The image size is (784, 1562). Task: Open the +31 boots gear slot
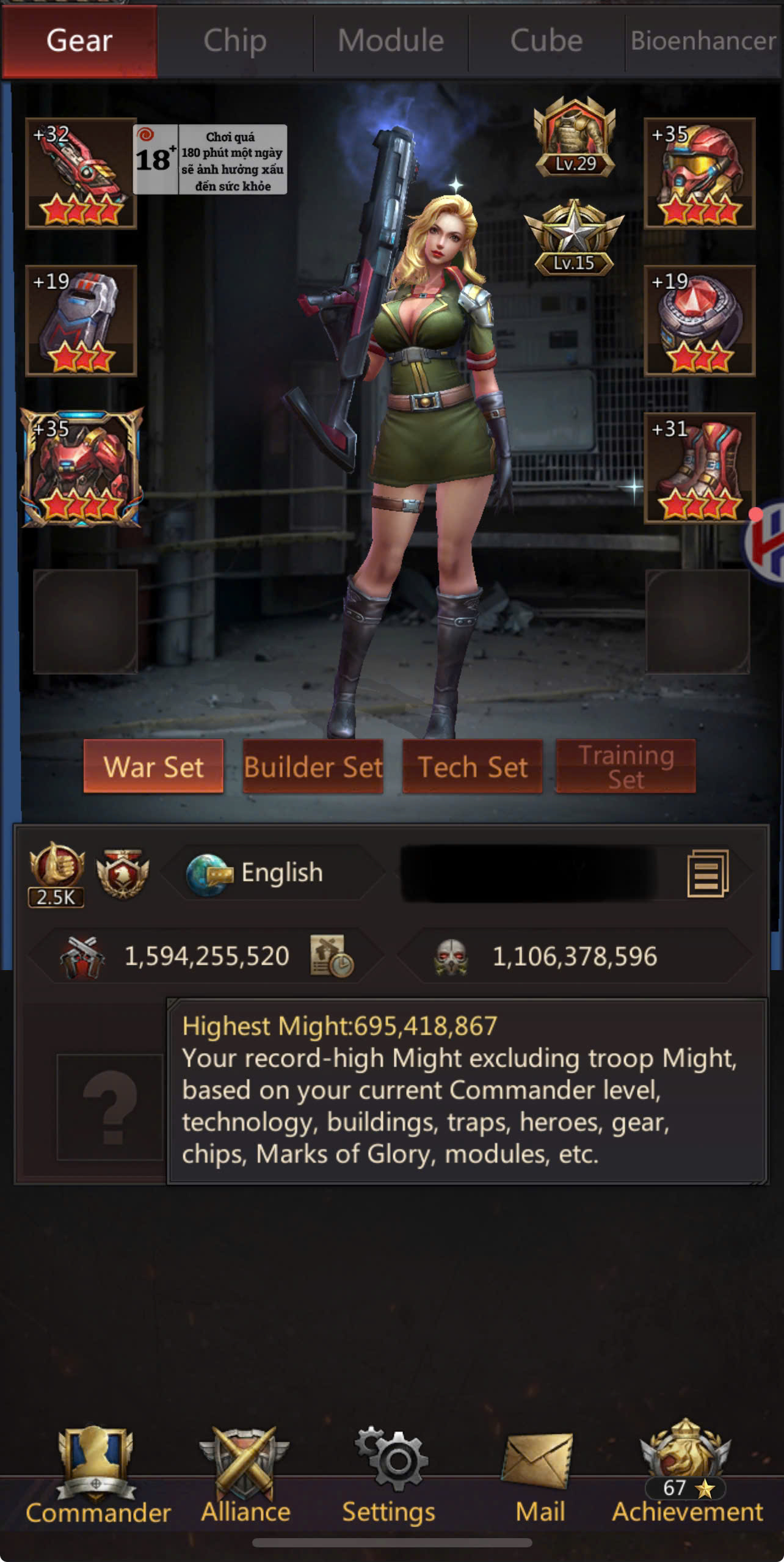(700, 468)
